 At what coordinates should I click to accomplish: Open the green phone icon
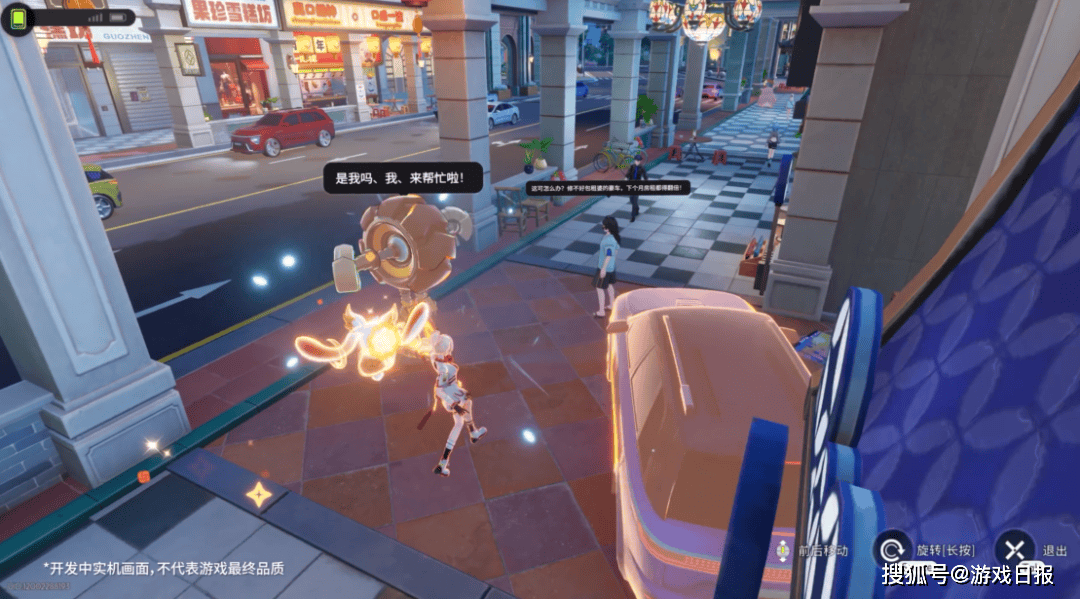(19, 20)
